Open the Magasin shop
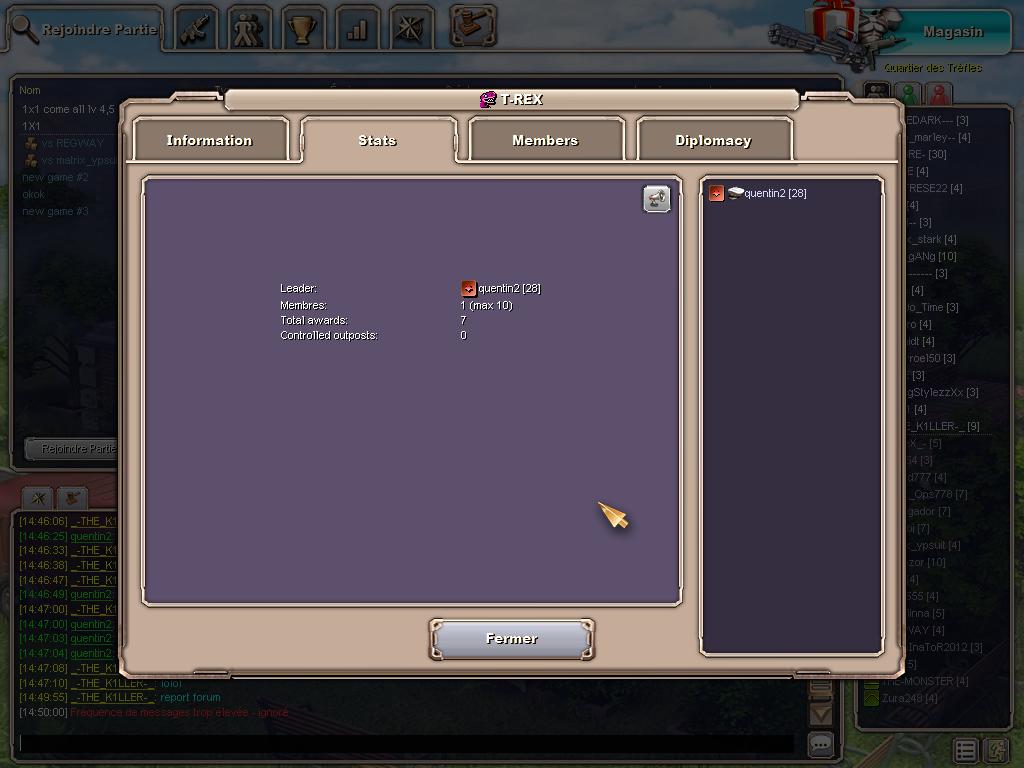Screen dimensions: 1024x768 tap(951, 31)
